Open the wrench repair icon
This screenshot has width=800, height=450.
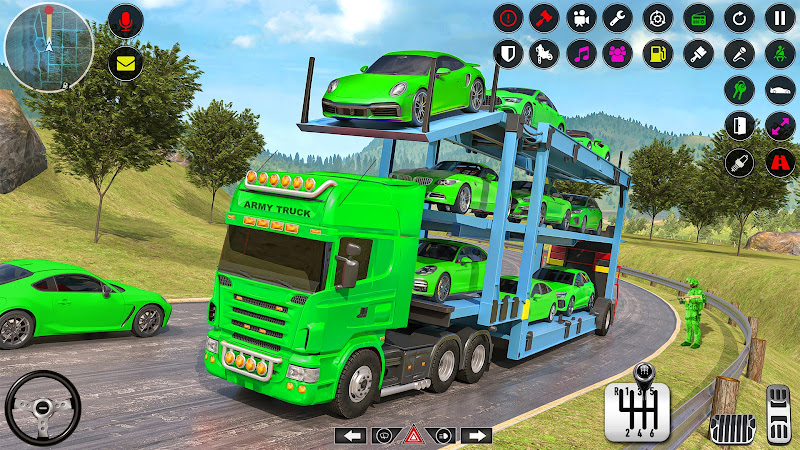point(617,17)
